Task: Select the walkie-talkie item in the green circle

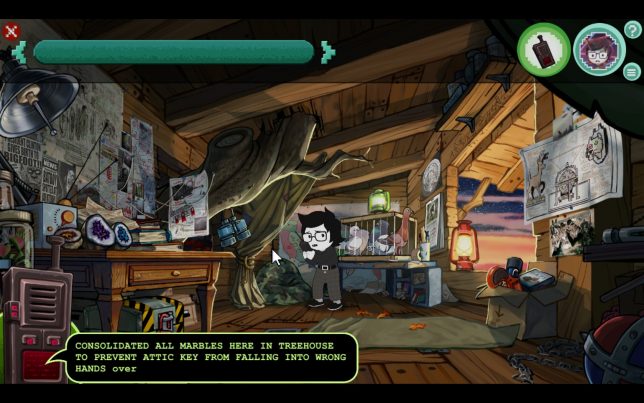Action: coord(543,49)
